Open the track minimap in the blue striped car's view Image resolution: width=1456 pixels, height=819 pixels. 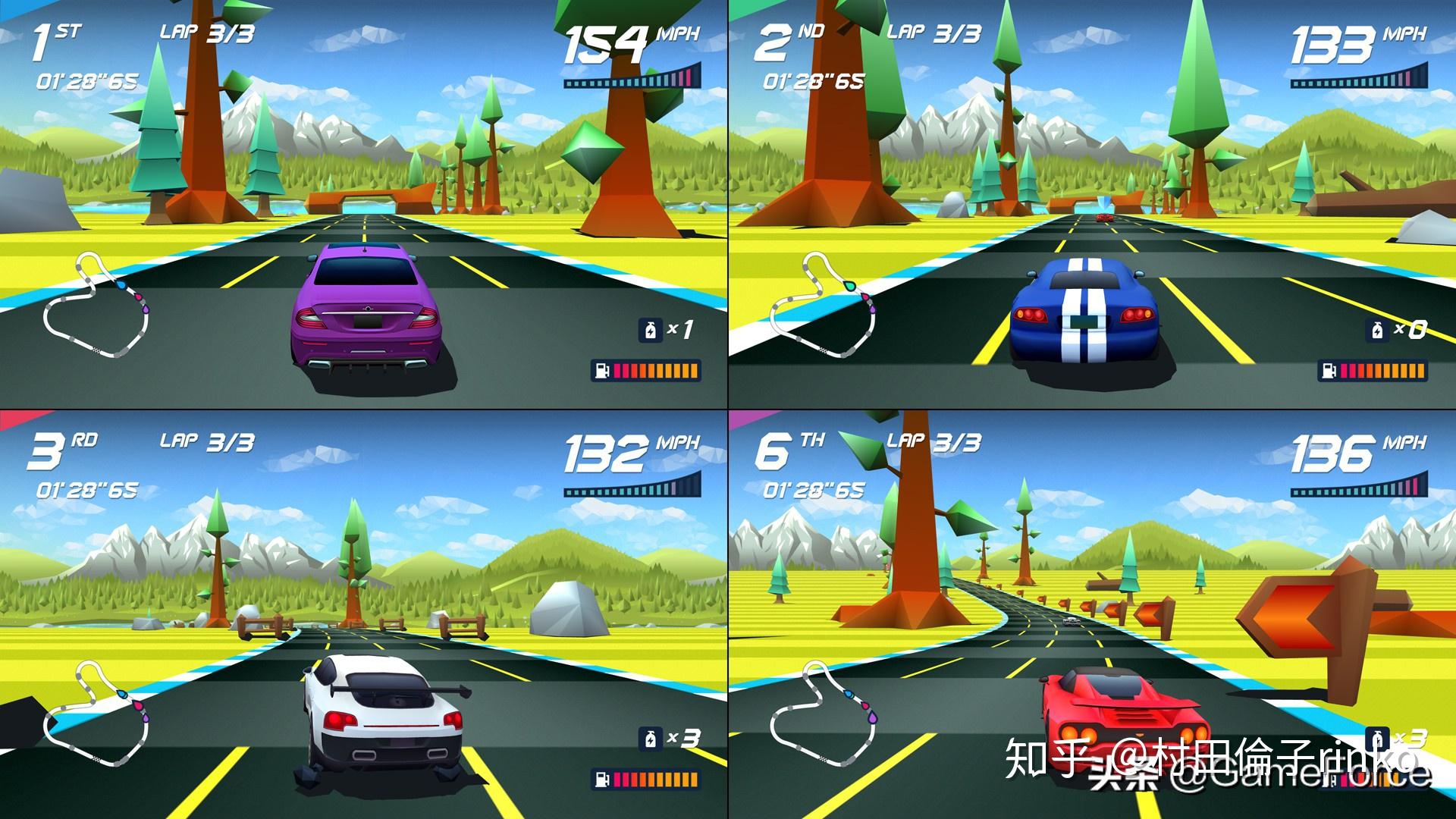click(x=824, y=306)
